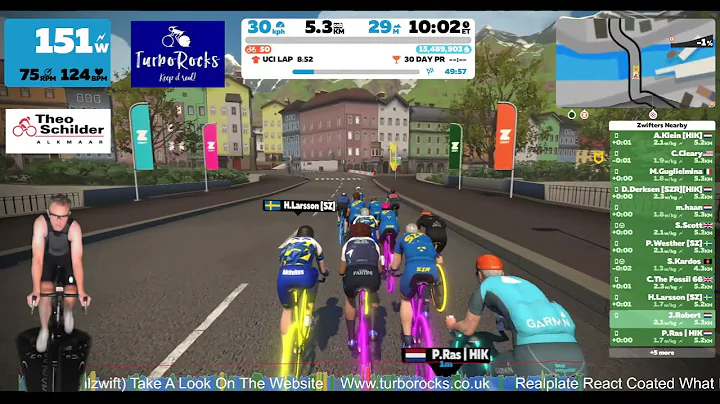This screenshot has height=404, width=720.
Task: Select C.The Fossil 66 rider row
Action: click(x=662, y=283)
